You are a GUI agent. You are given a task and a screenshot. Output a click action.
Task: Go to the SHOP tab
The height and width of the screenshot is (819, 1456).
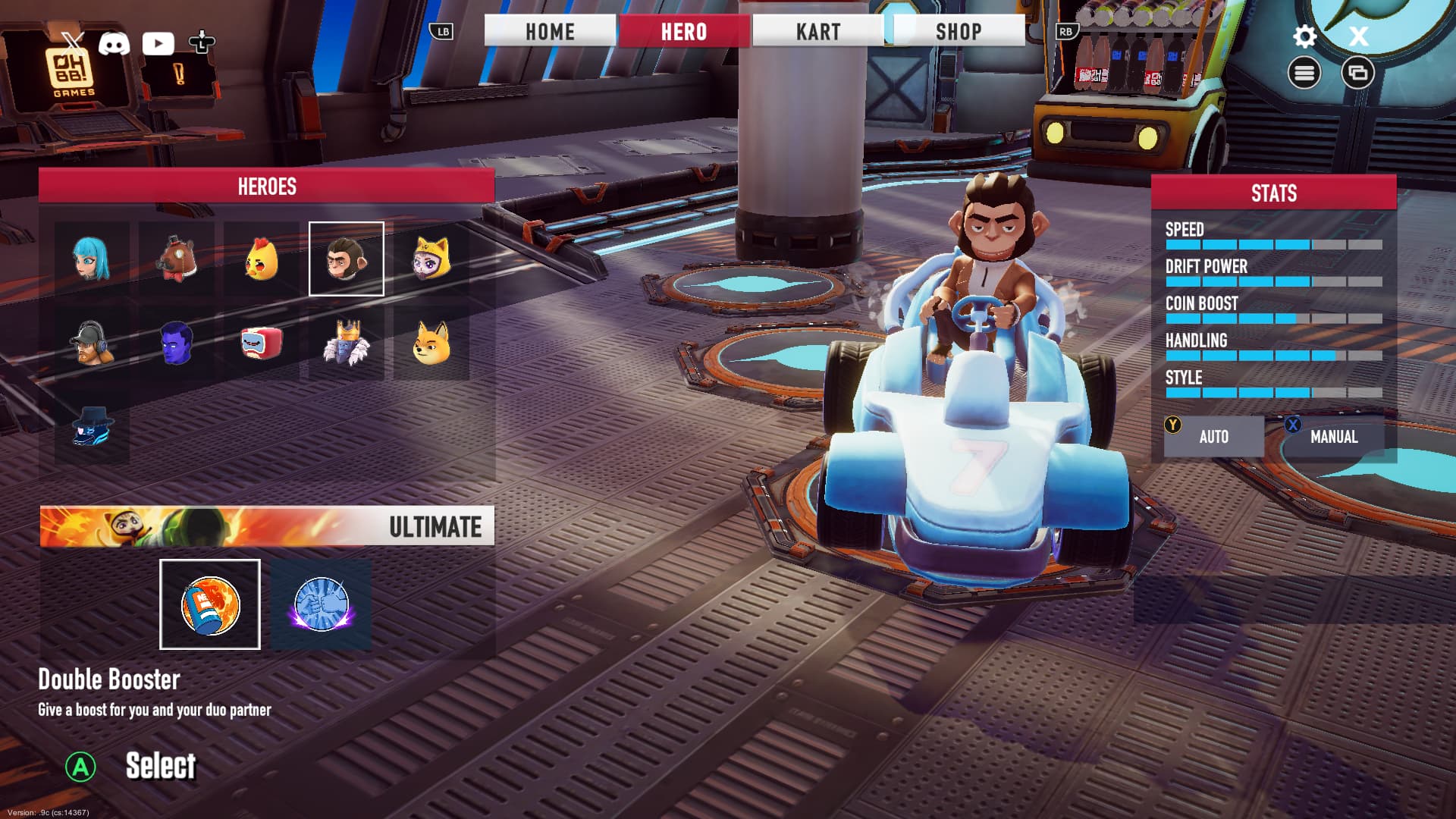coord(959,32)
